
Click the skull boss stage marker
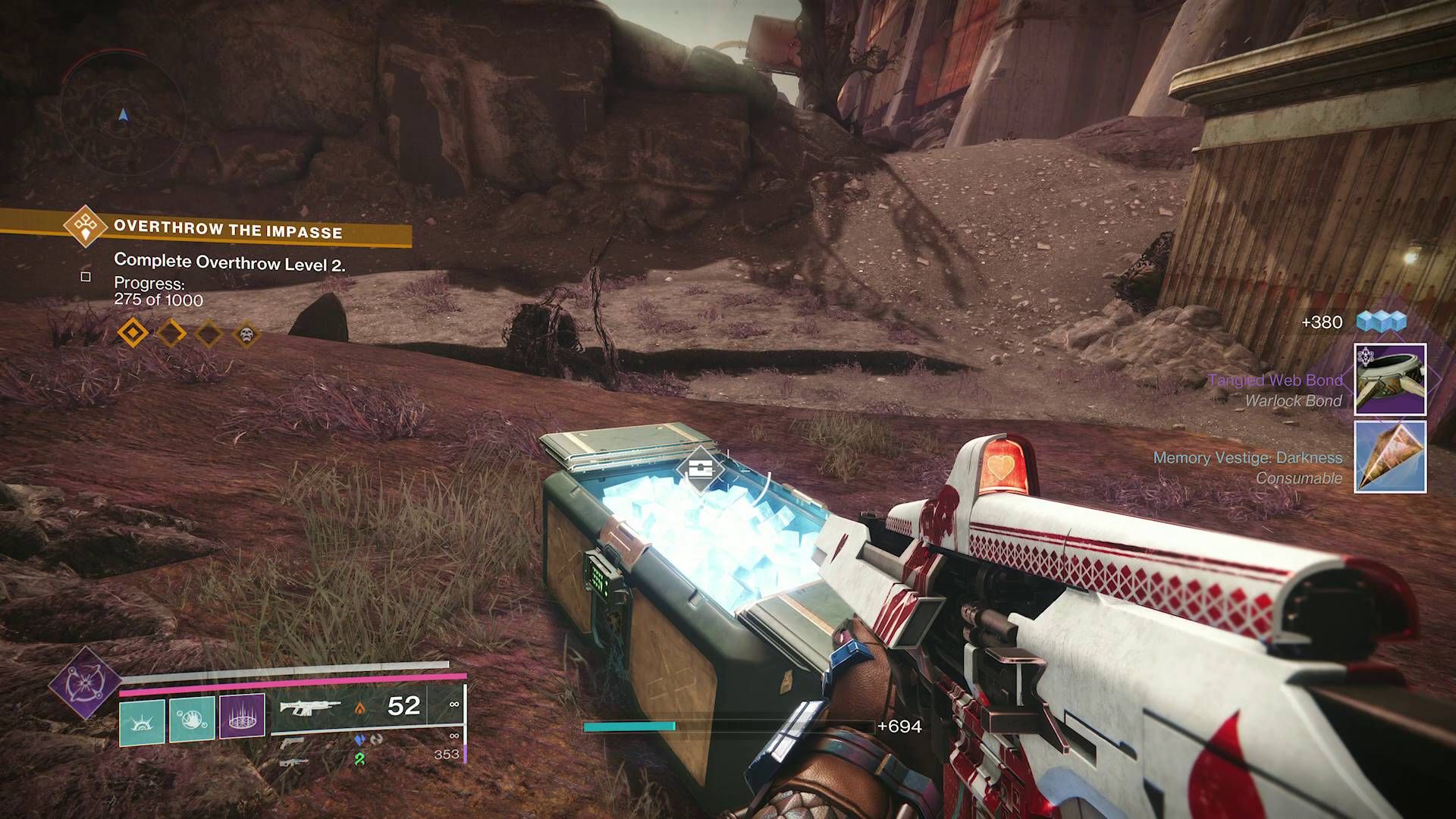click(x=246, y=334)
